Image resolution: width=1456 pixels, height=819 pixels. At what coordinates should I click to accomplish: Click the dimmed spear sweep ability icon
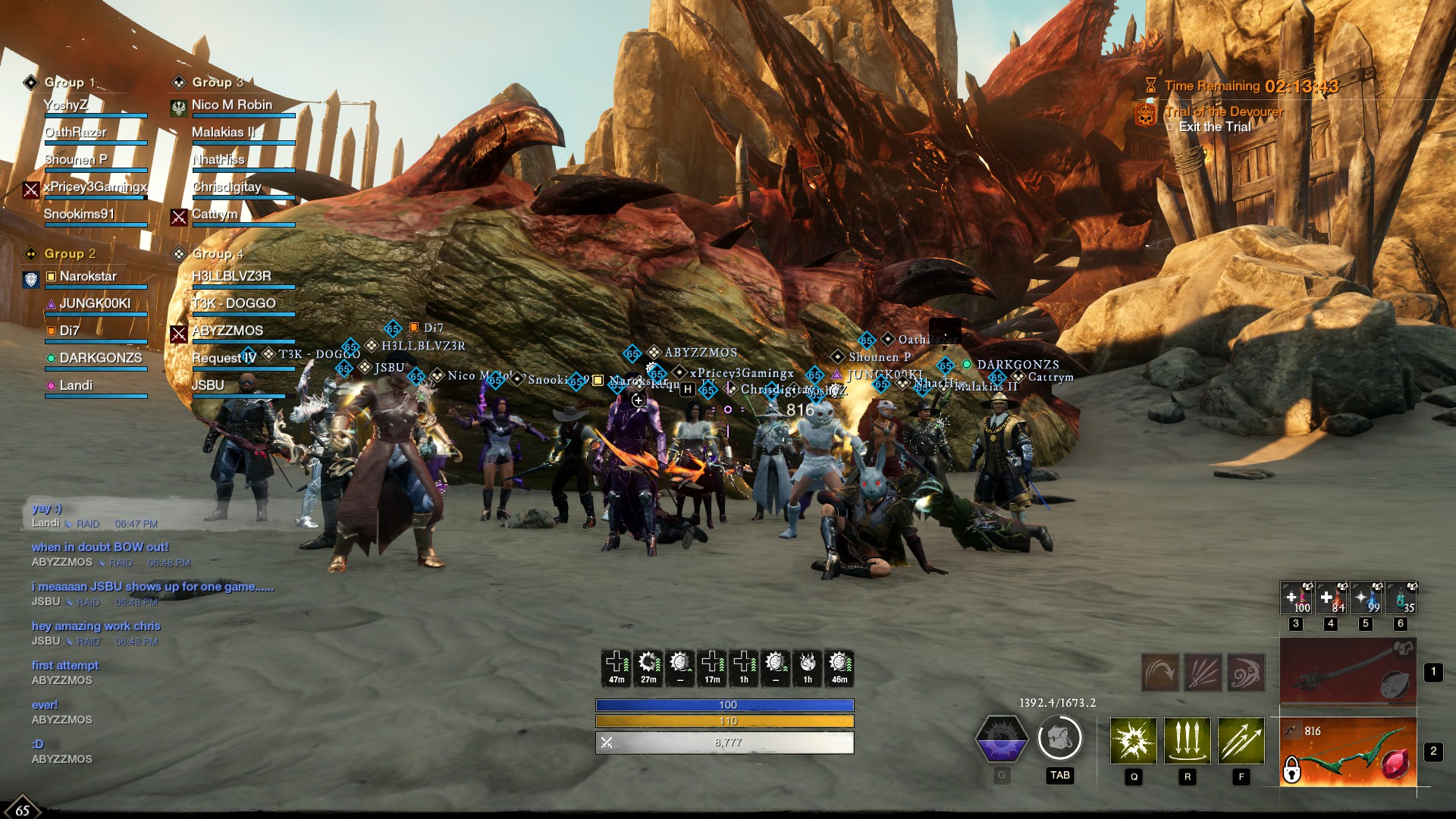[x=1160, y=673]
